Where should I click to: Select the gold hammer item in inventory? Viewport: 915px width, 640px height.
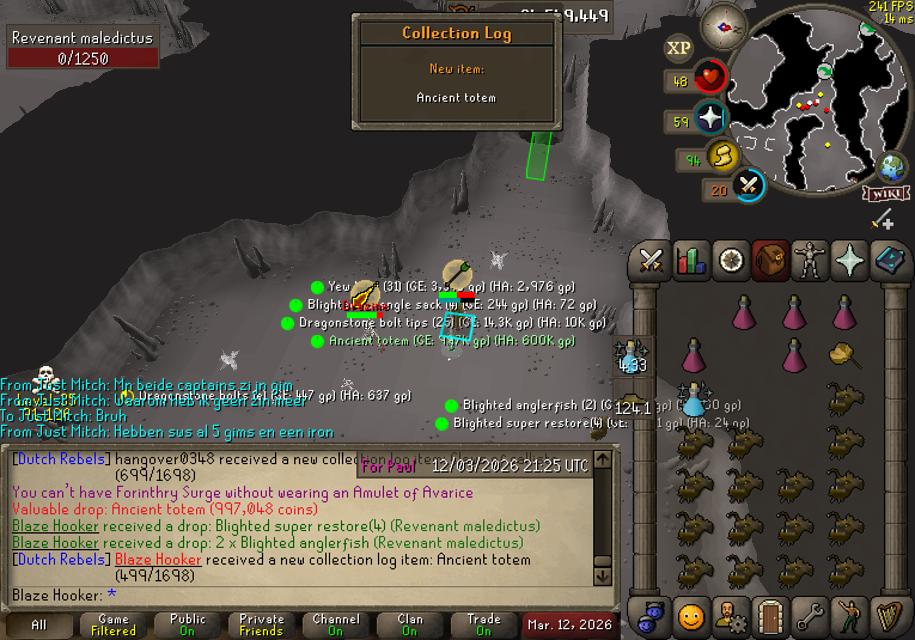pyautogui.click(x=846, y=354)
